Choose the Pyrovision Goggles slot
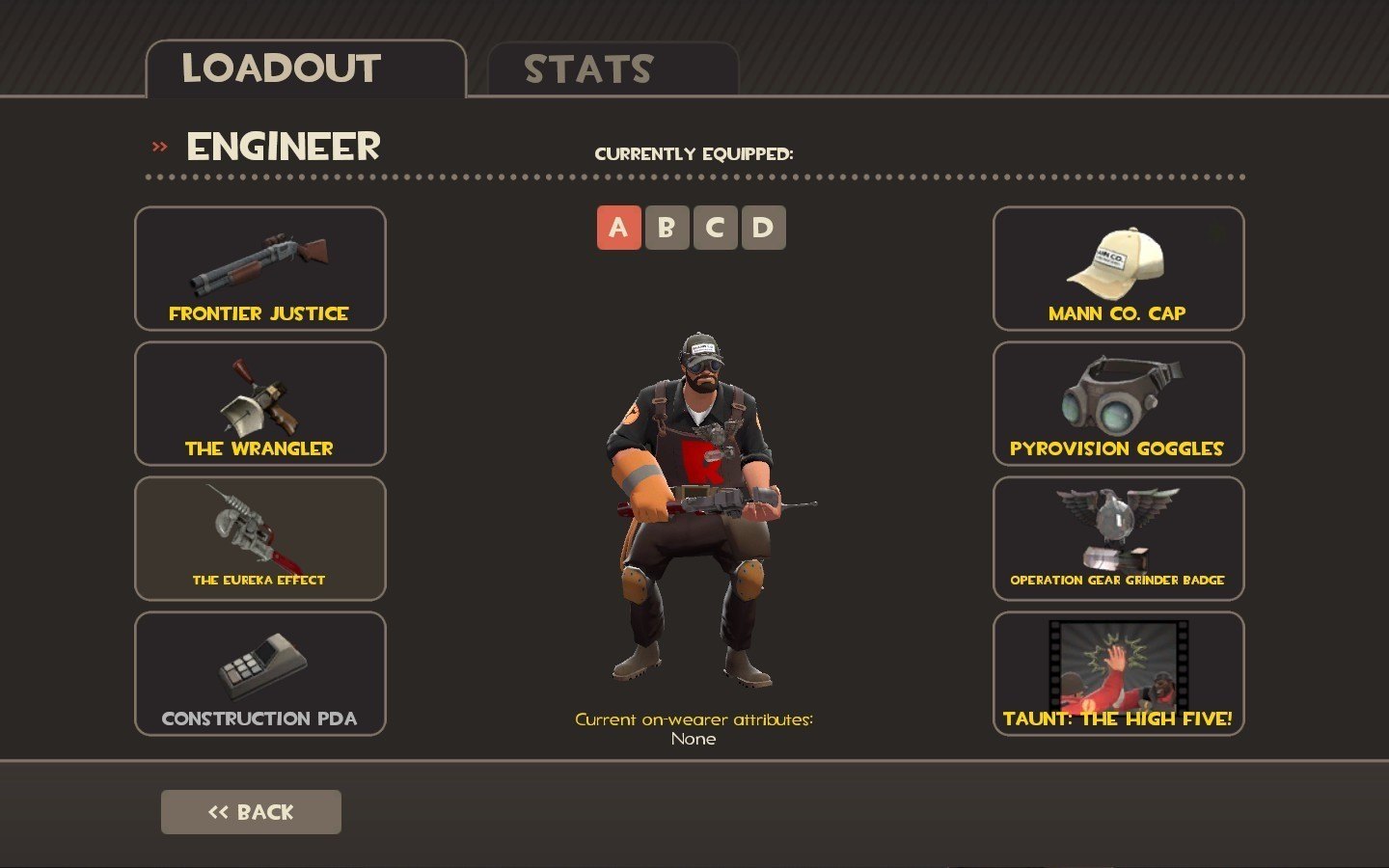Viewport: 1389px width, 868px height. tap(1118, 403)
